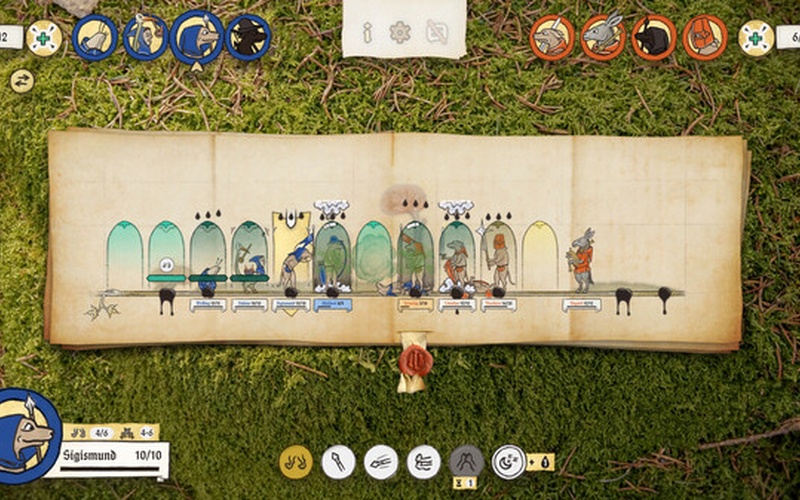This screenshot has height=500, width=800.
Task: Toggle the crossed-out camera icon
Action: (x=437, y=33)
